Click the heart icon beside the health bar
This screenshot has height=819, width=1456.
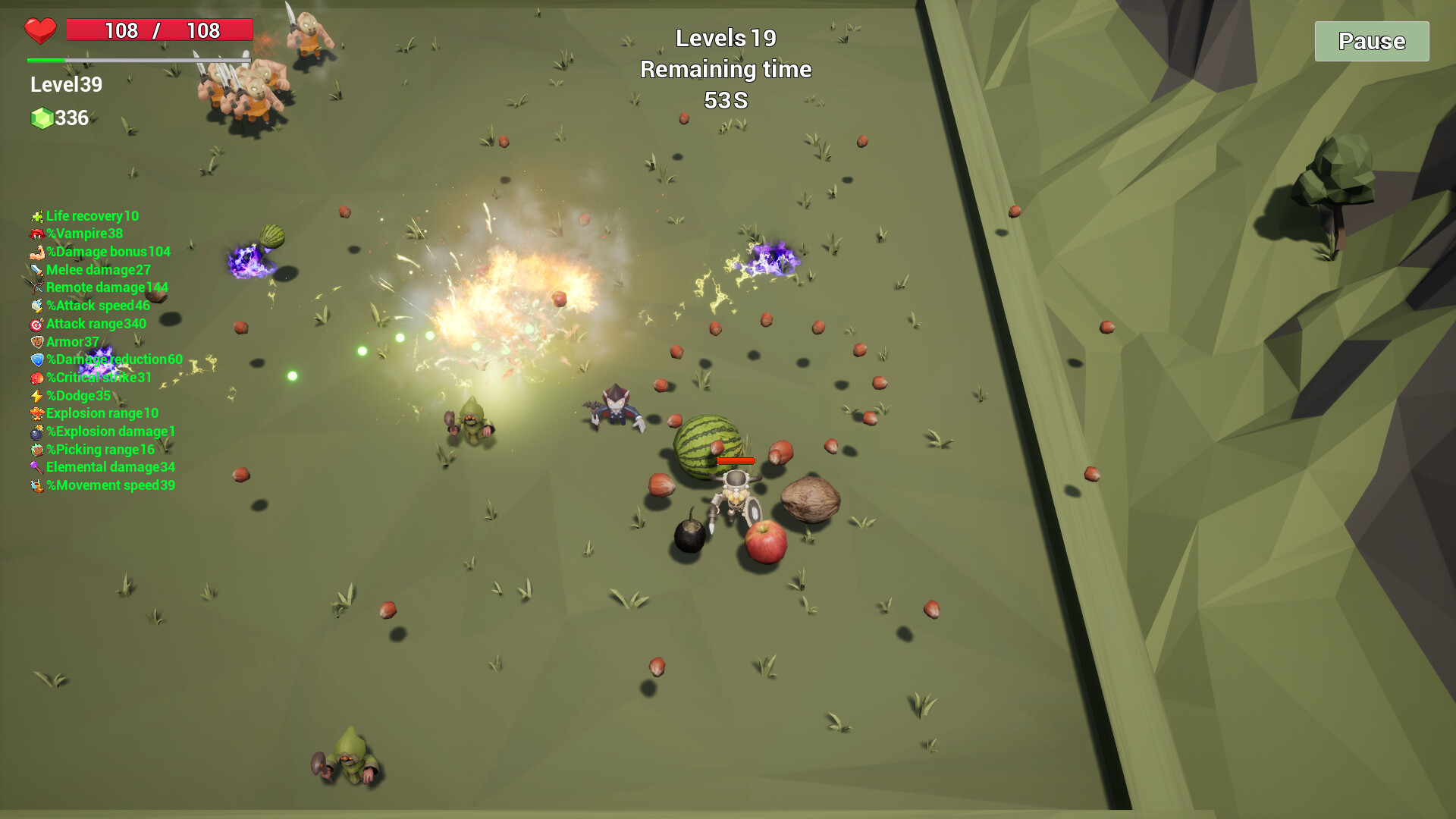pyautogui.click(x=42, y=30)
